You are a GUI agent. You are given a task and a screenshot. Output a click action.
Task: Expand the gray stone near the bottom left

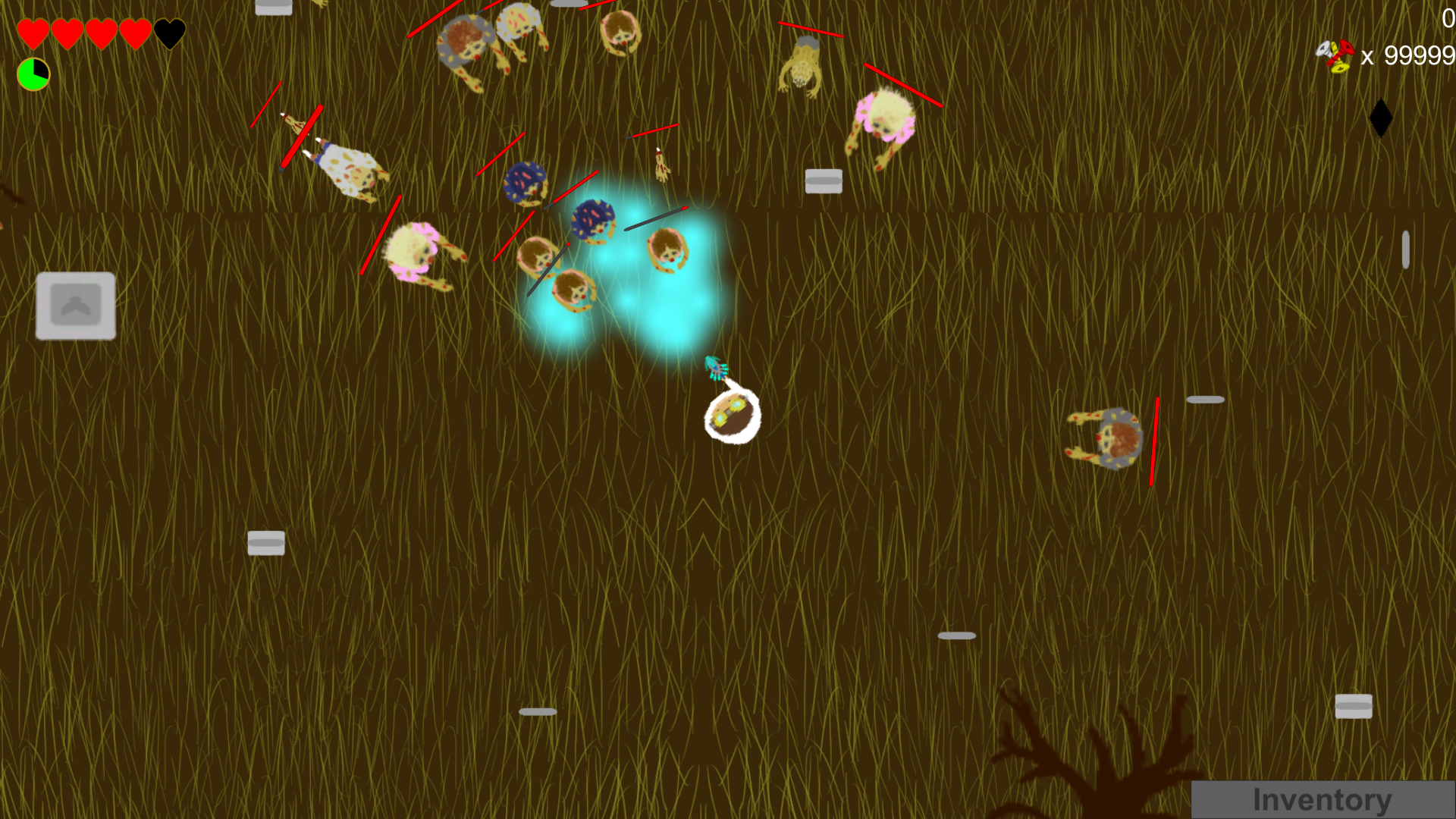click(266, 543)
